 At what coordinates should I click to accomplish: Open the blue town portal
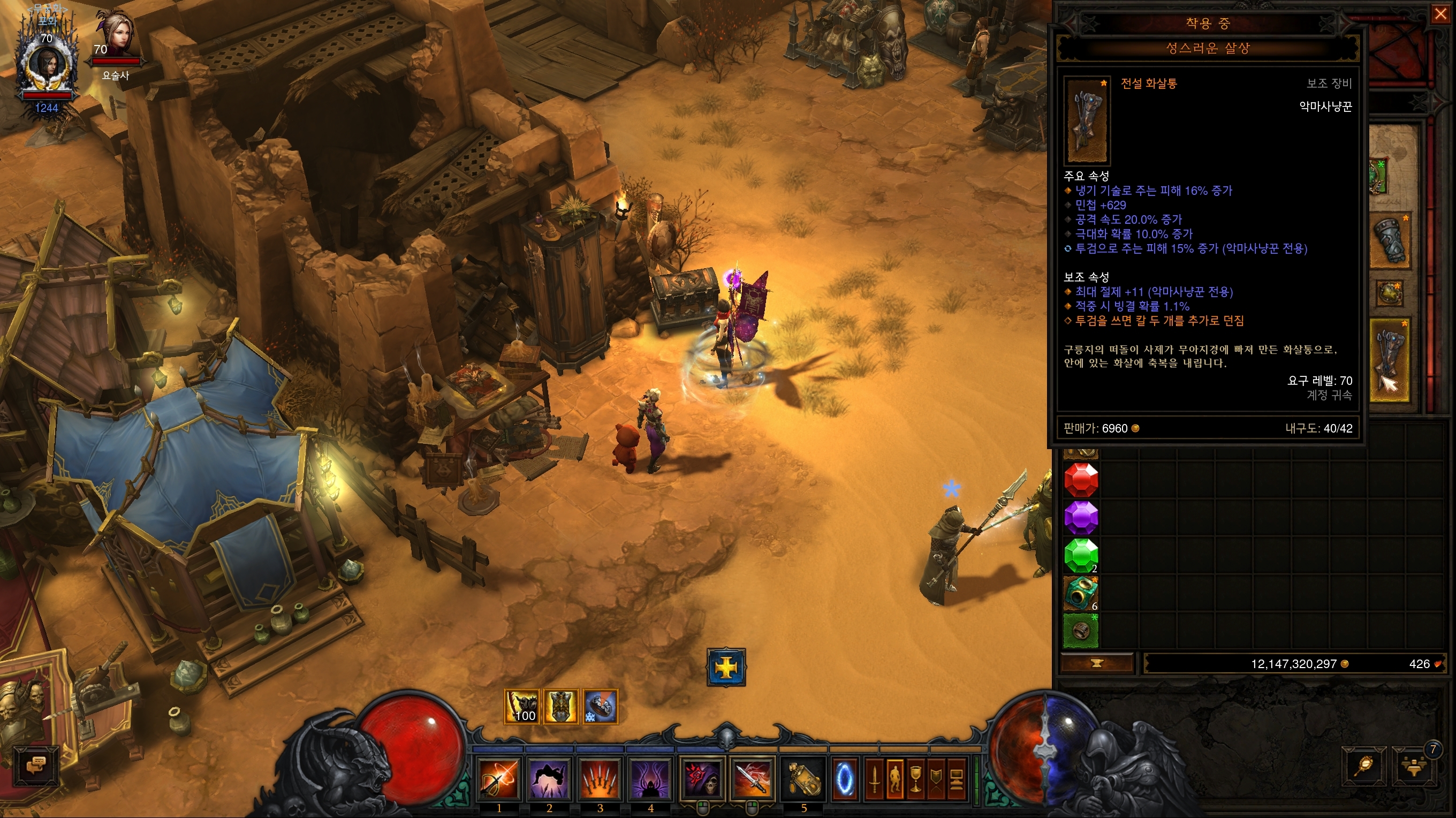pos(845,779)
